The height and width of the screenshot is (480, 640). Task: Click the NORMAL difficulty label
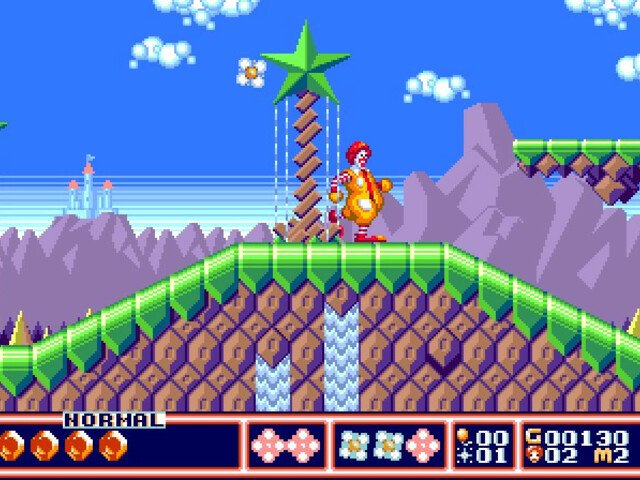113,419
